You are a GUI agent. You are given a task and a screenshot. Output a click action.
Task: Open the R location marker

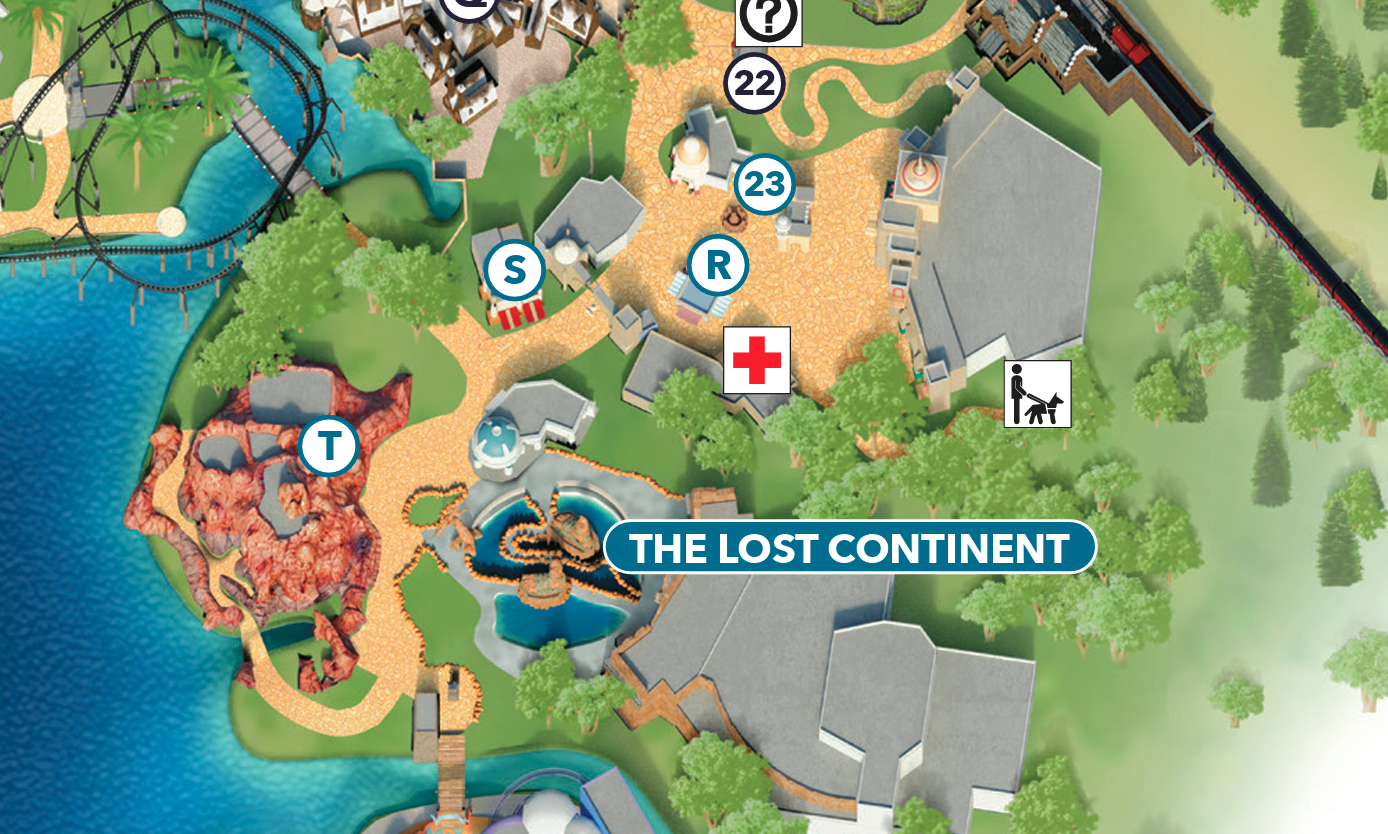pyautogui.click(x=718, y=266)
